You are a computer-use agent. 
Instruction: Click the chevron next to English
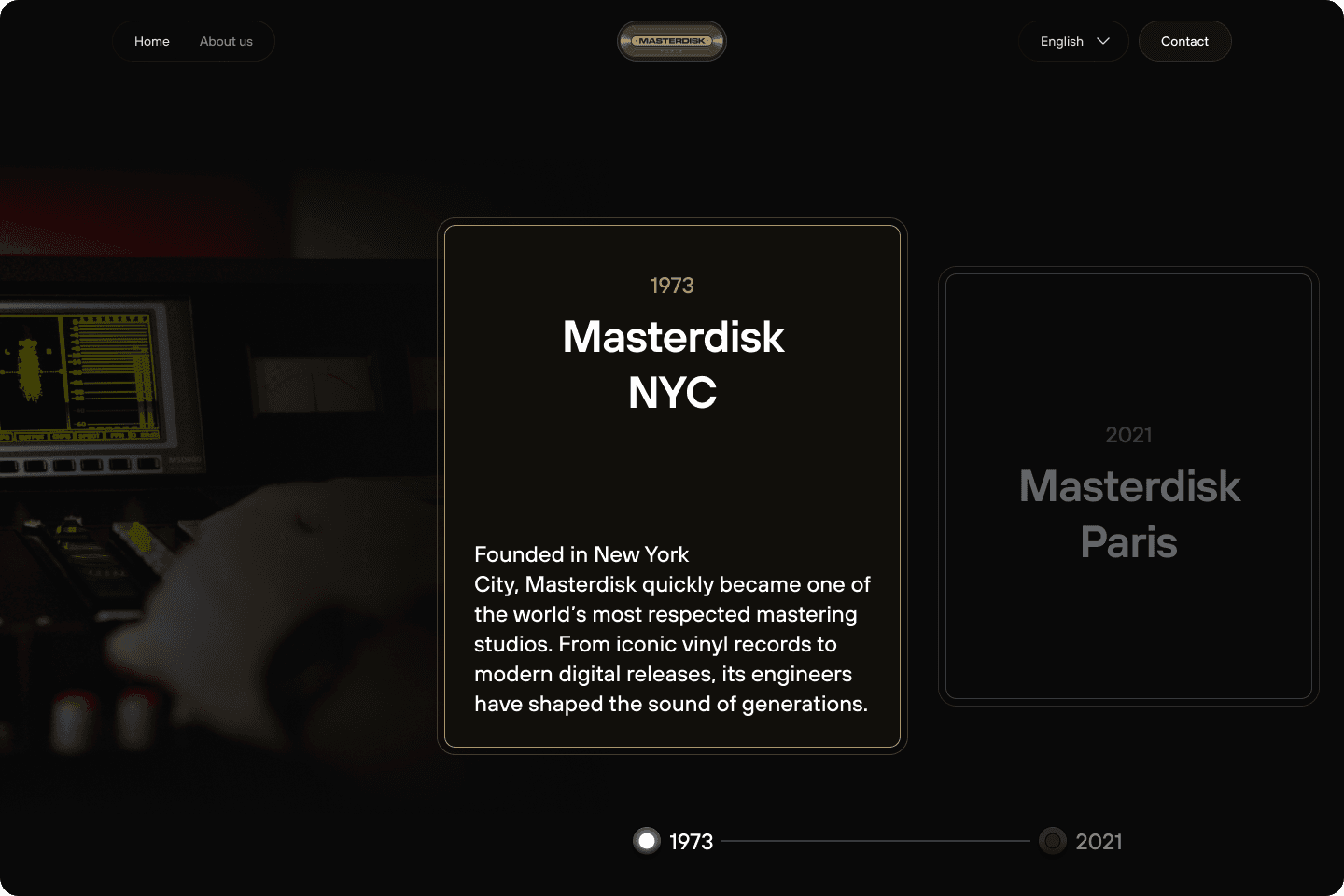1102,41
